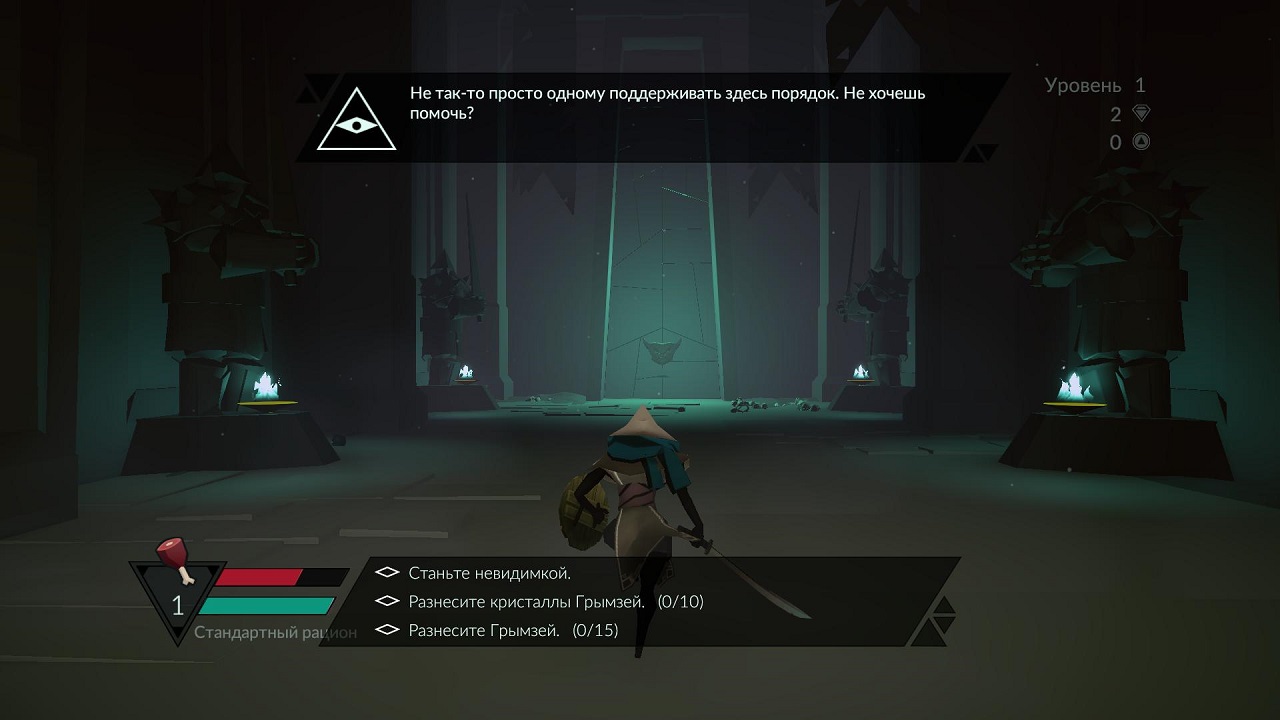This screenshot has width=1280, height=720.
Task: Select the 'Станьте невидимкой' objective
Action: 489,573
